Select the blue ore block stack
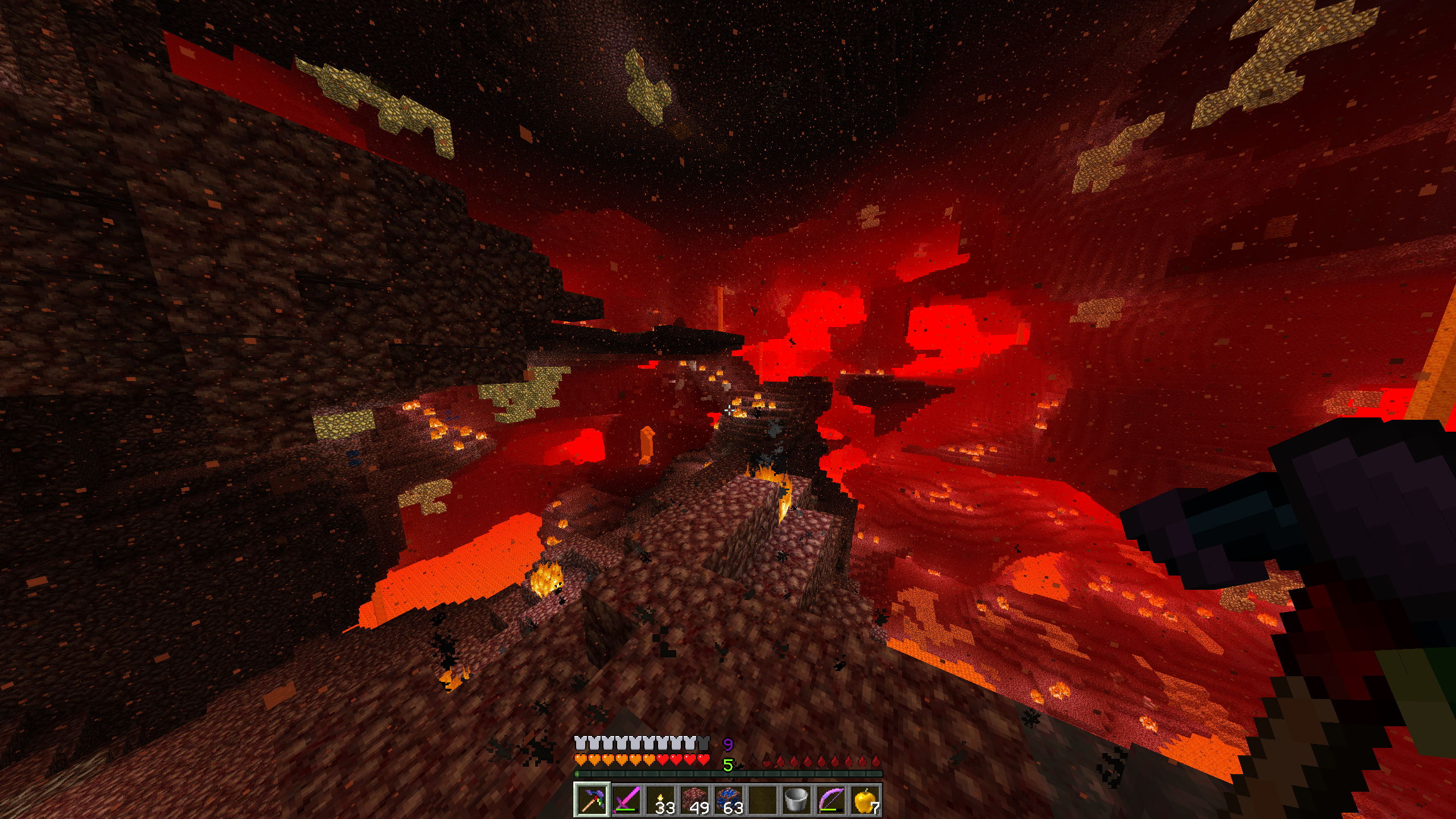This screenshot has height=819, width=1456. 728,800
